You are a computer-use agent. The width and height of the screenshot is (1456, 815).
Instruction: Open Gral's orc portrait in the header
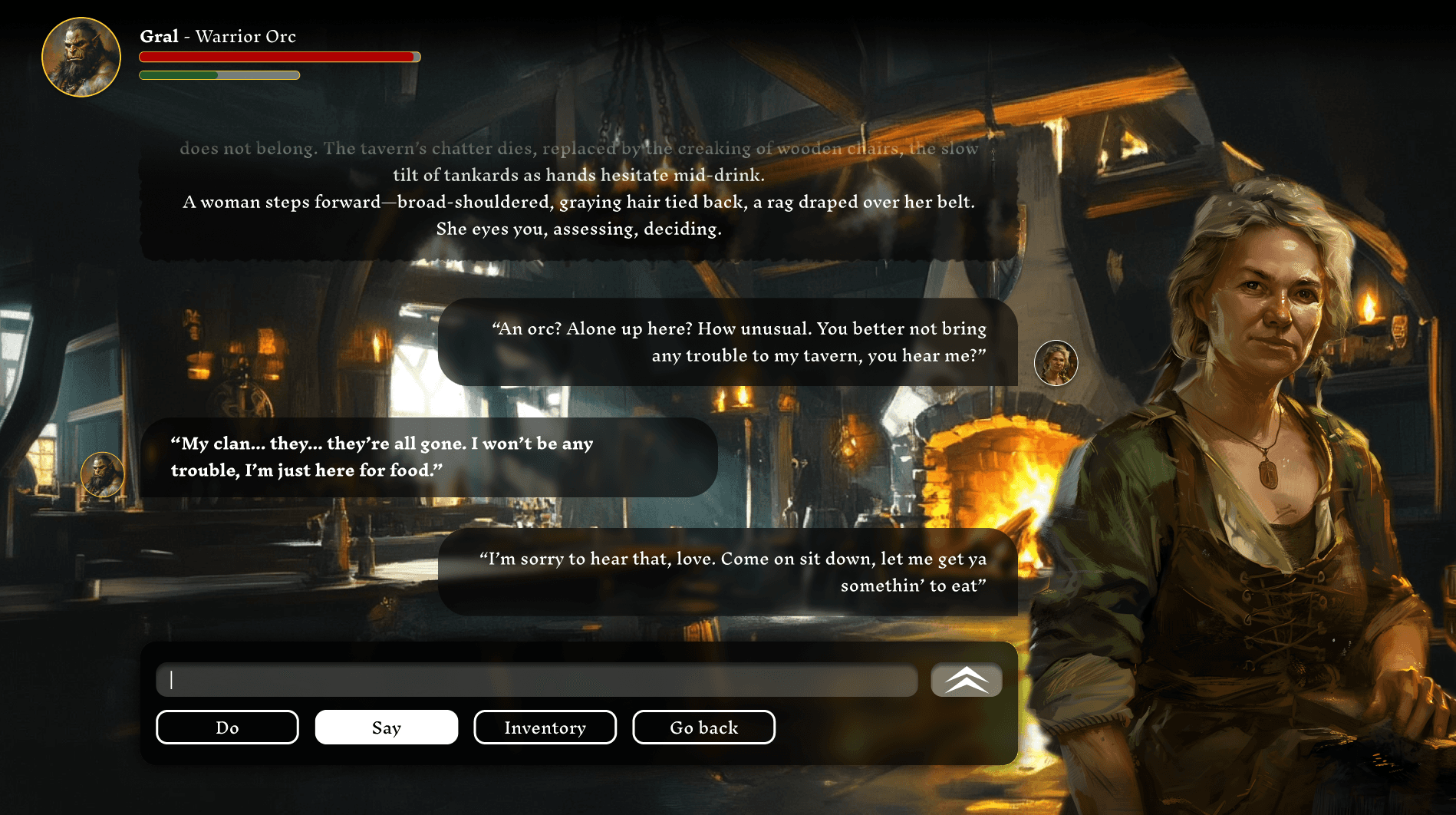[x=81, y=58]
